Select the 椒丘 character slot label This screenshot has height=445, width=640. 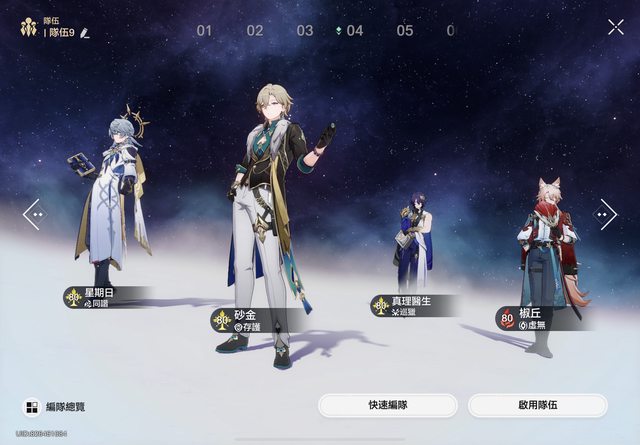pos(533,318)
